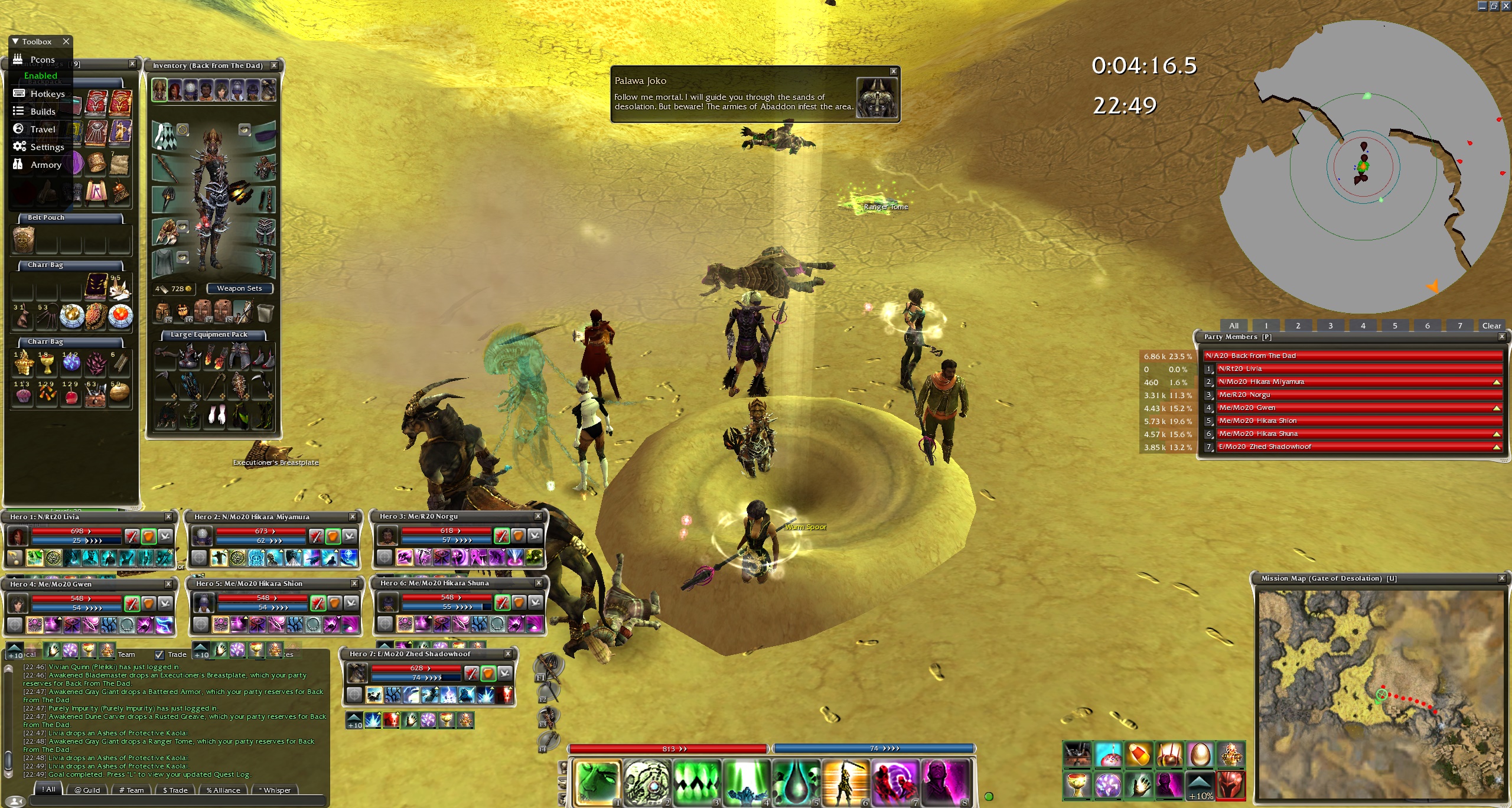Open the Weapon Sets panel

click(239, 288)
